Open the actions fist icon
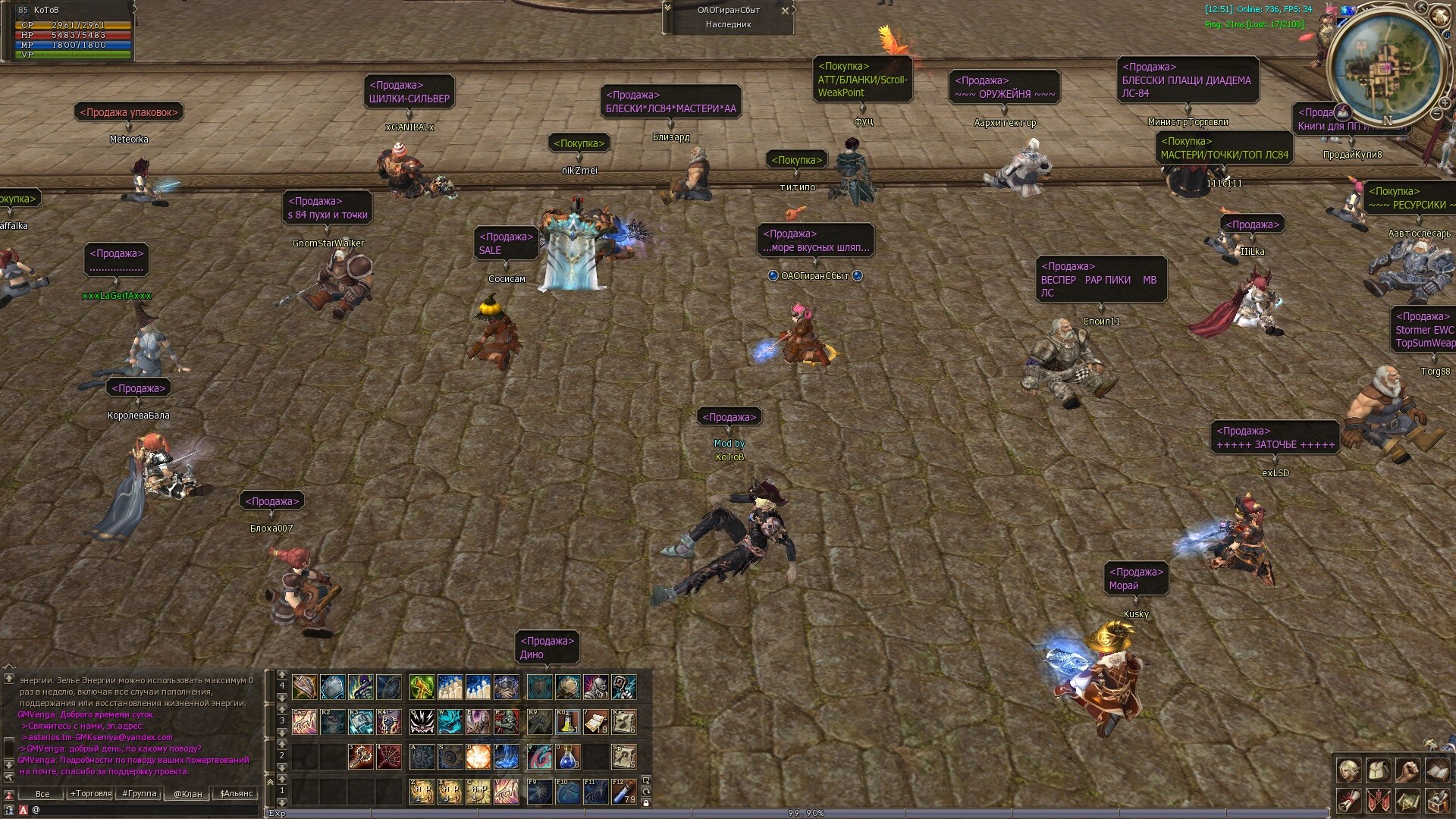Screen dimensions: 1456x819 [x=1407, y=770]
